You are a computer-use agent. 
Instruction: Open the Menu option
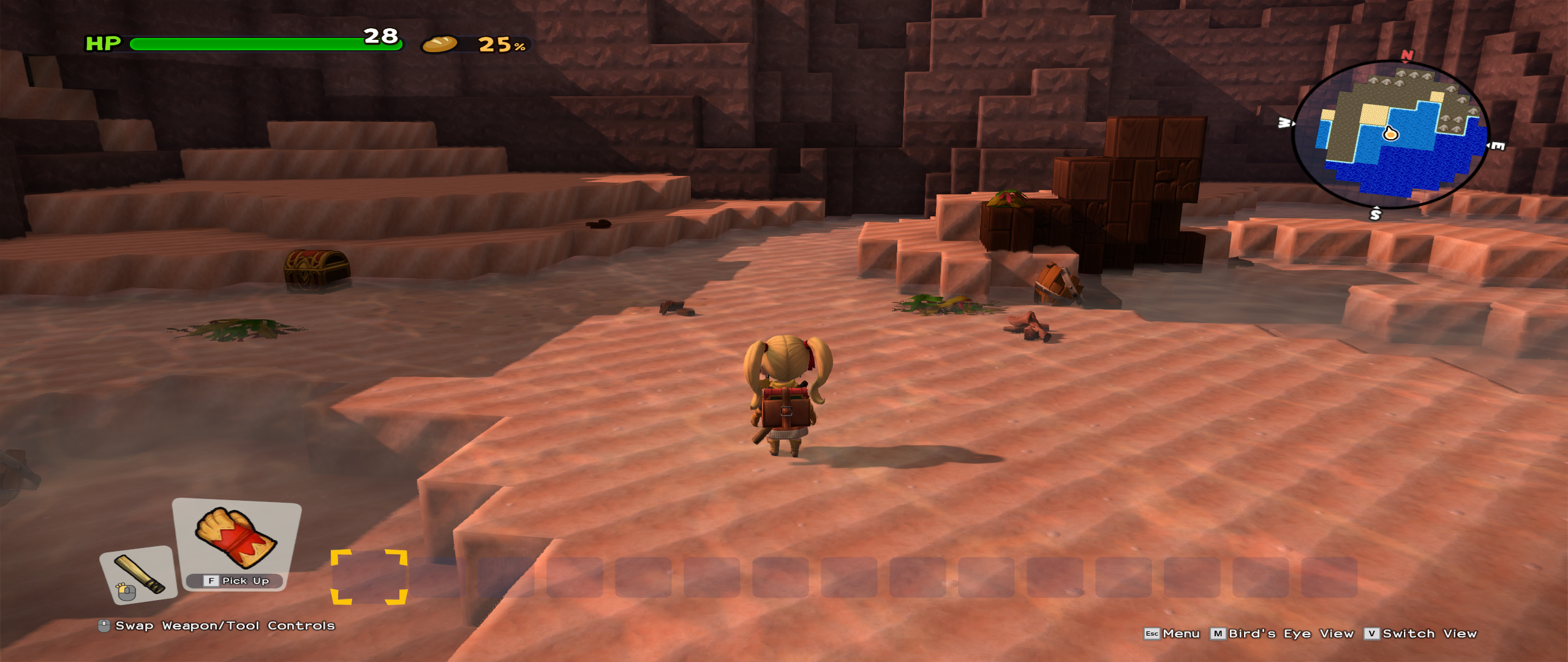tap(1172, 634)
